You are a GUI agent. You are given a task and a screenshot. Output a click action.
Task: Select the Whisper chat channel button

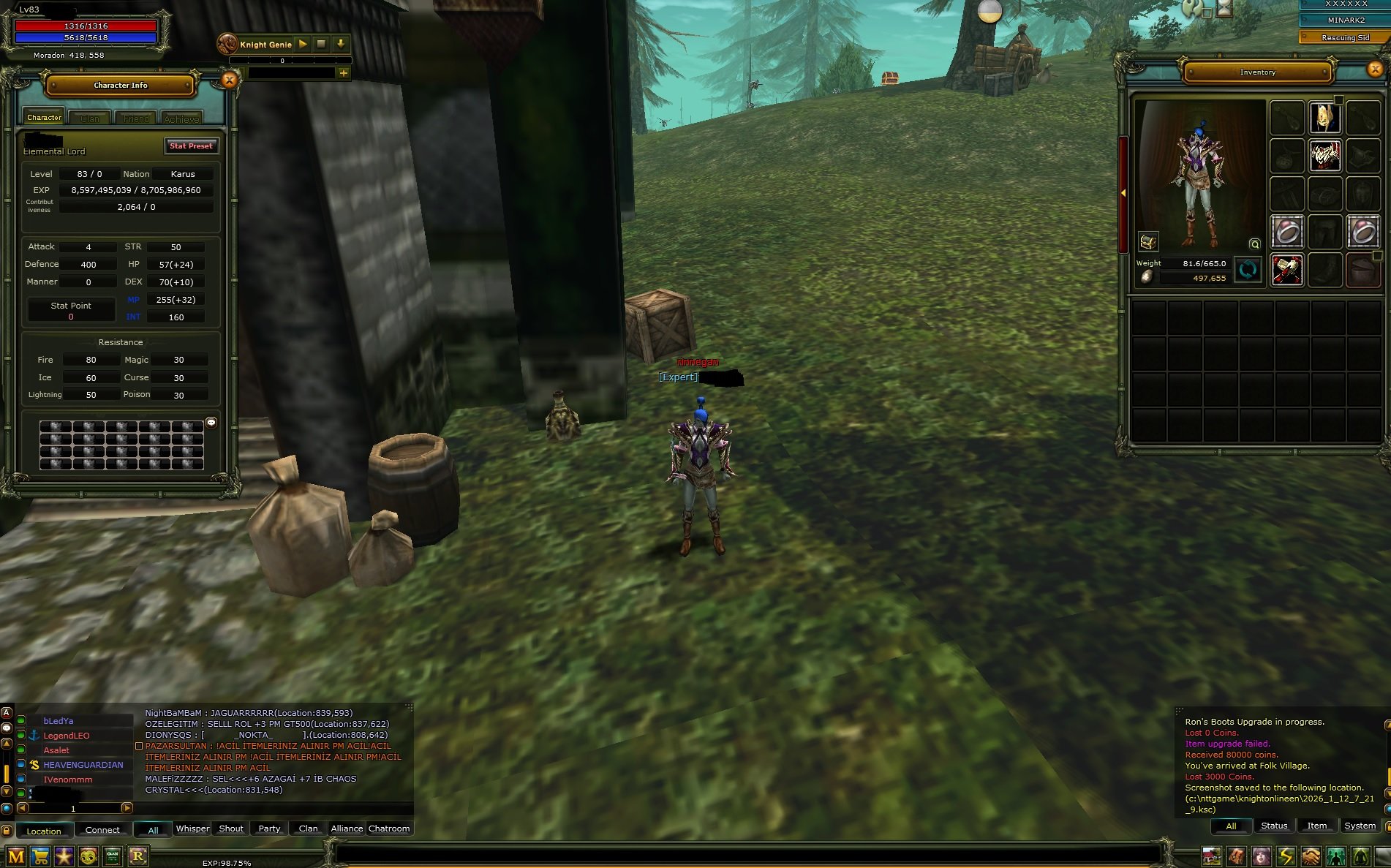192,828
